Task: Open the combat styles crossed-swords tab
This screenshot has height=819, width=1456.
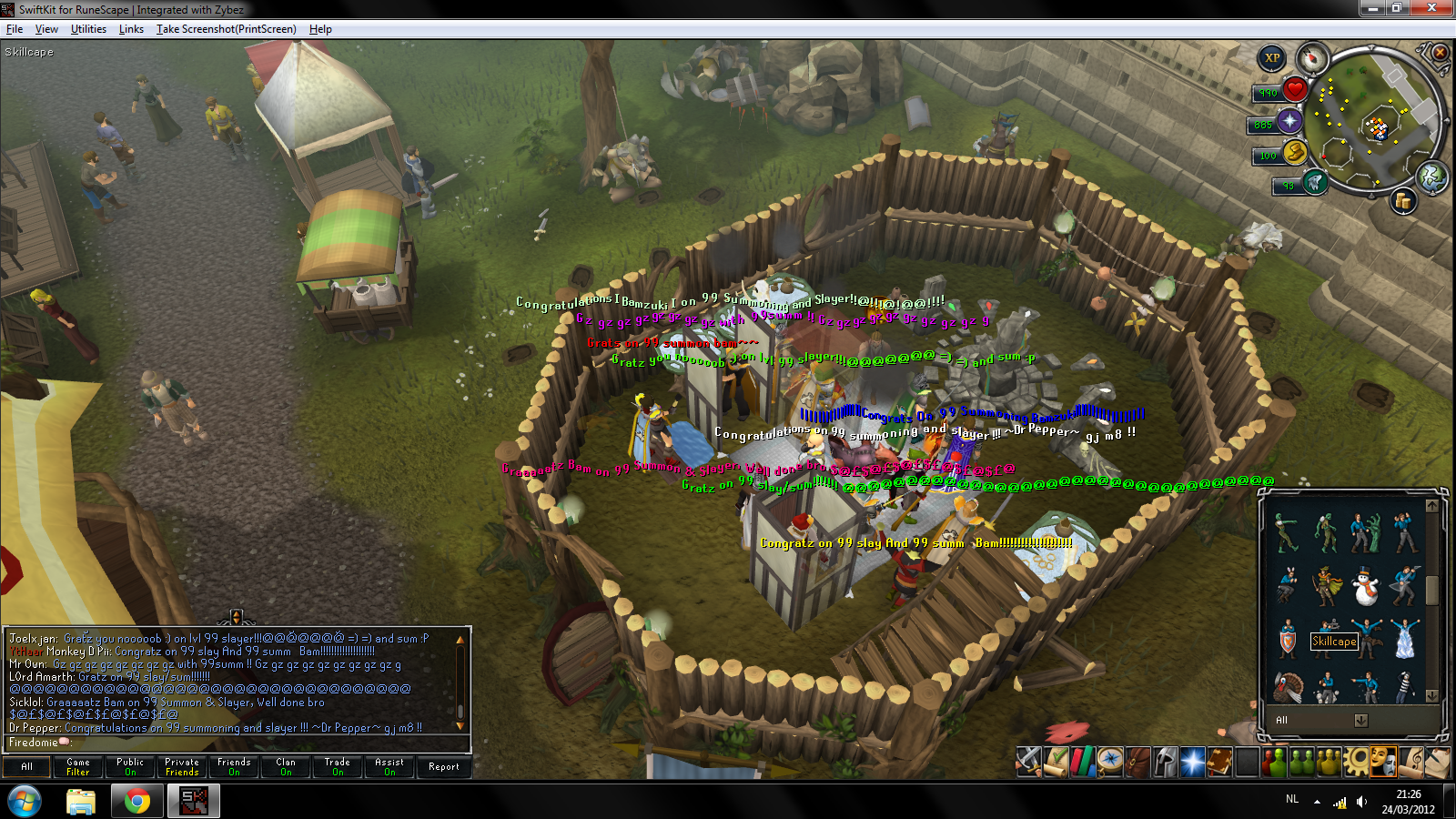Action: [x=1028, y=762]
